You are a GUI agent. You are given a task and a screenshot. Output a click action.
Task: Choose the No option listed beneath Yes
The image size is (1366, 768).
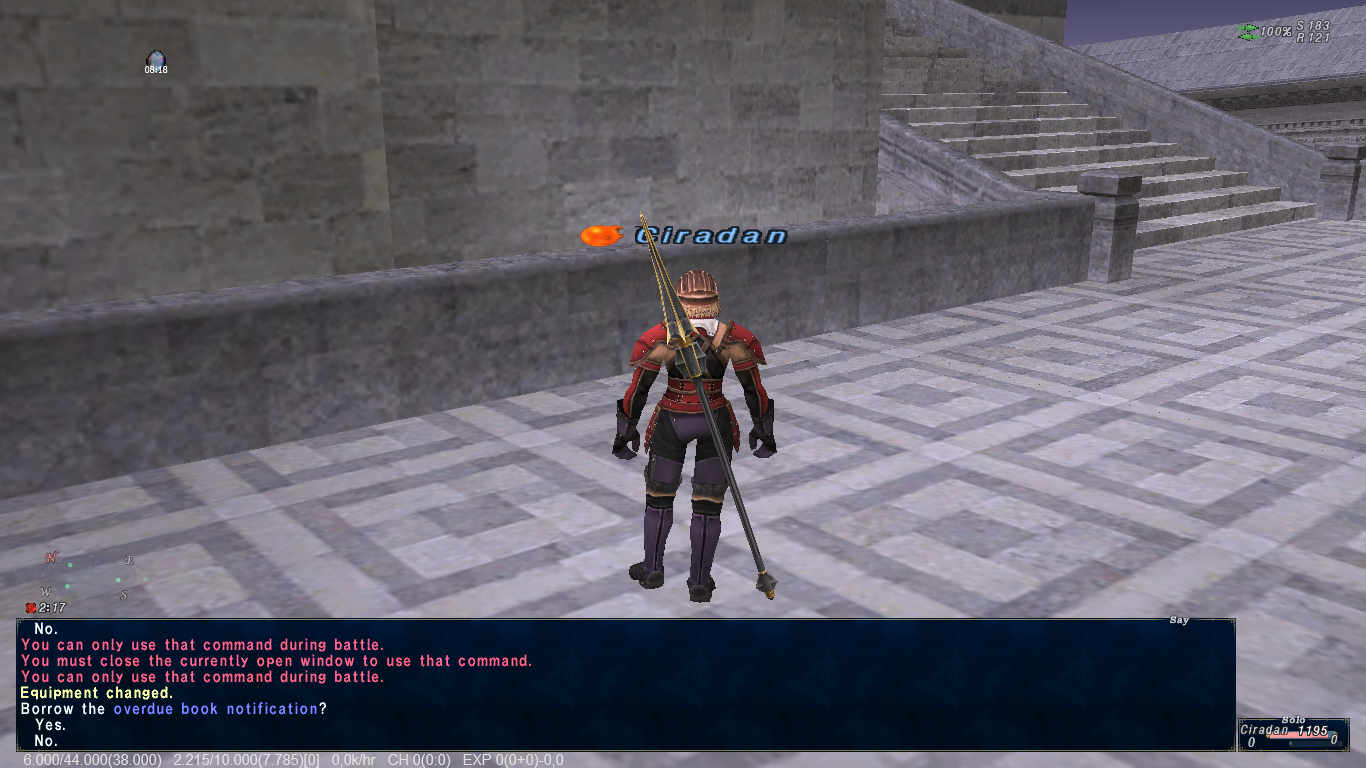(47, 741)
